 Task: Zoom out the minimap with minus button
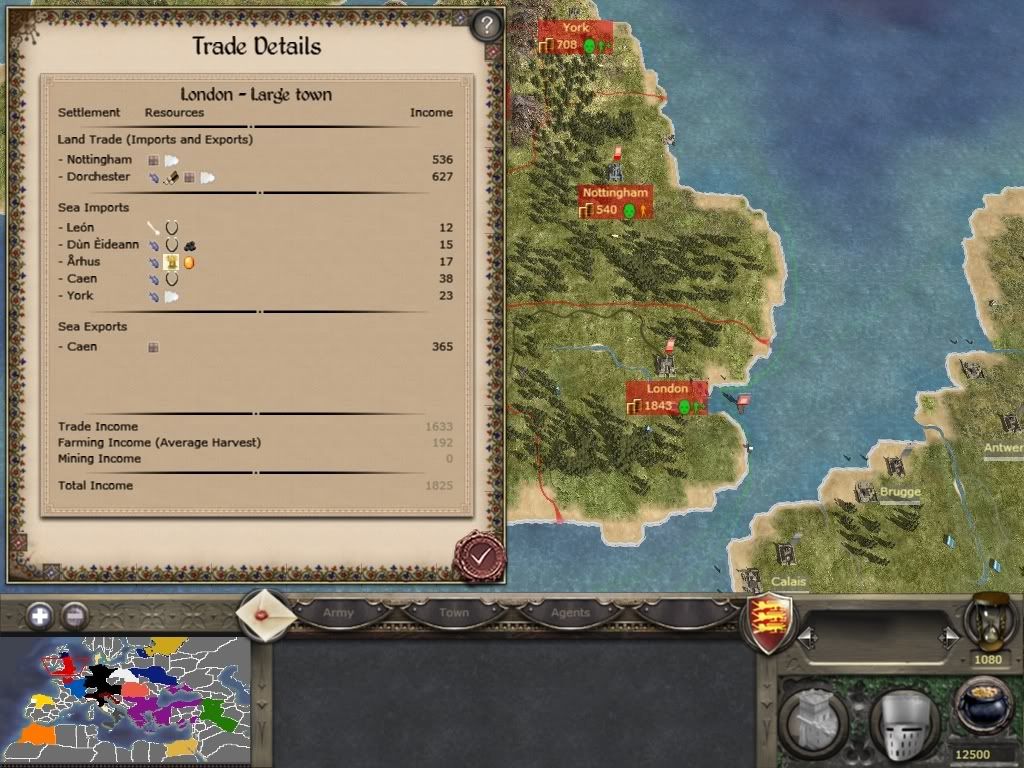click(x=74, y=616)
